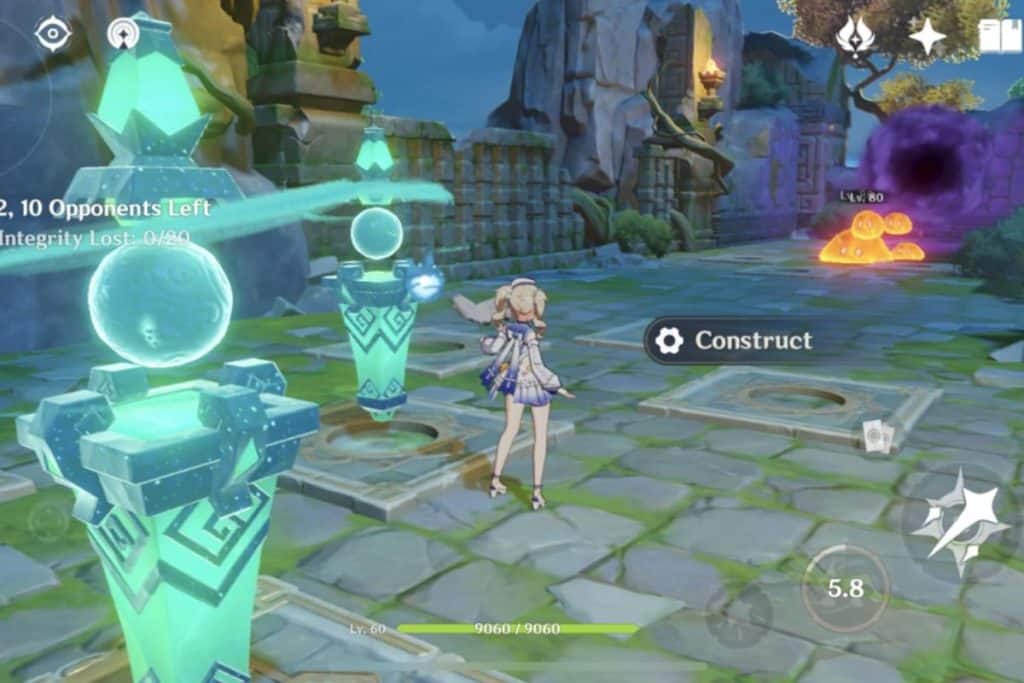This screenshot has width=1024, height=683.
Task: Activate the eye-shaped Elemental Sight icon
Action: click(x=52, y=34)
